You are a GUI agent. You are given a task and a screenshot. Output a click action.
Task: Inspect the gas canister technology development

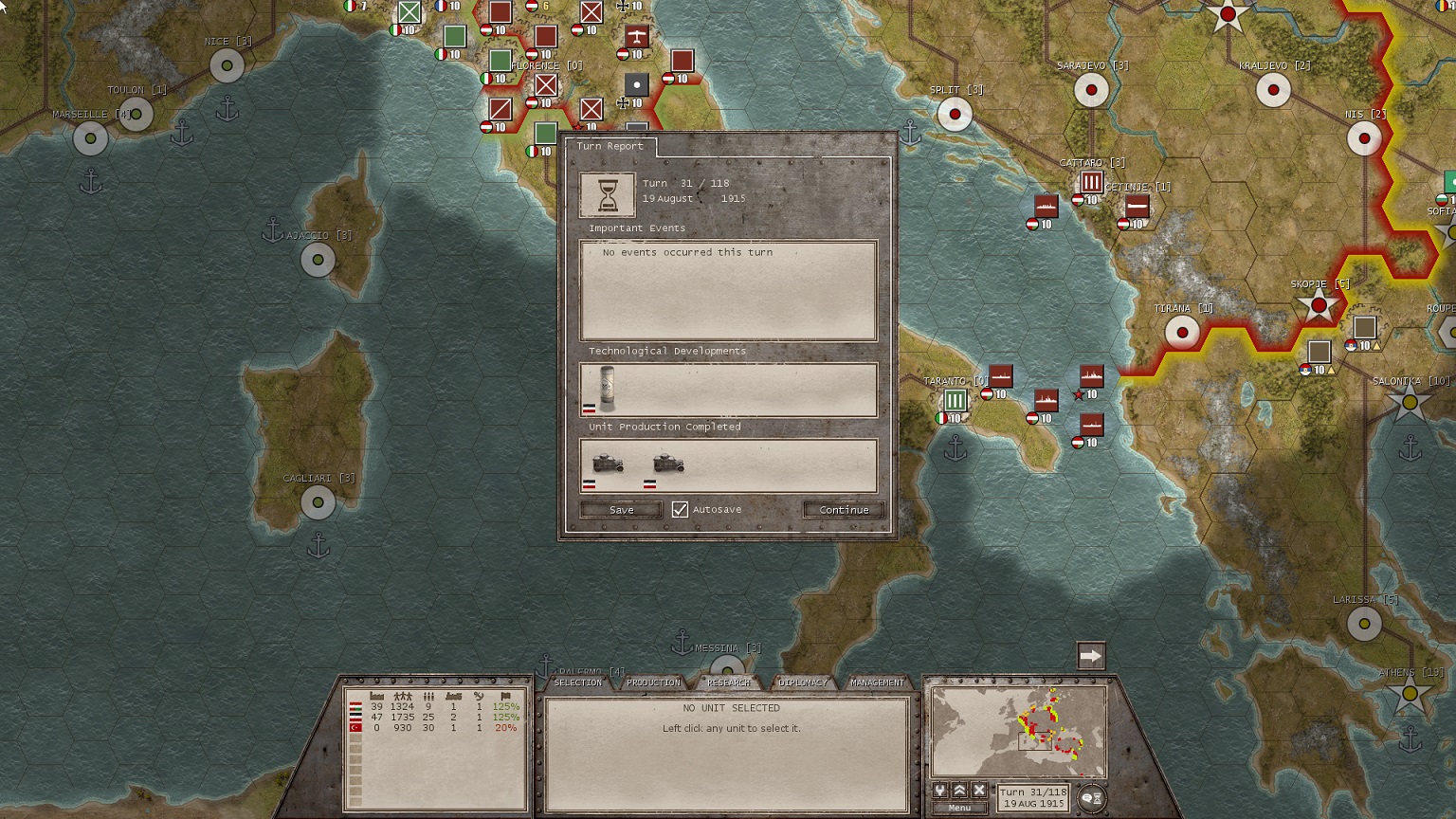607,388
